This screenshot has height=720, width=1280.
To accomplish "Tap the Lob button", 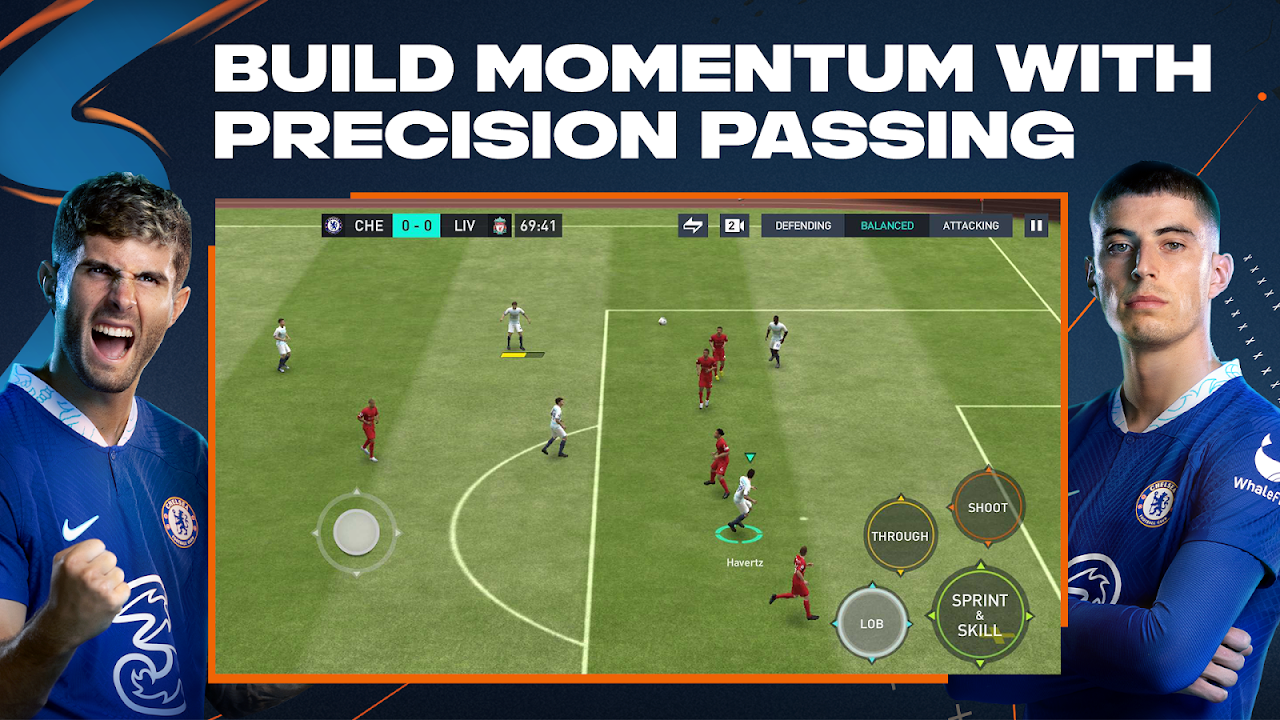I will coord(872,624).
